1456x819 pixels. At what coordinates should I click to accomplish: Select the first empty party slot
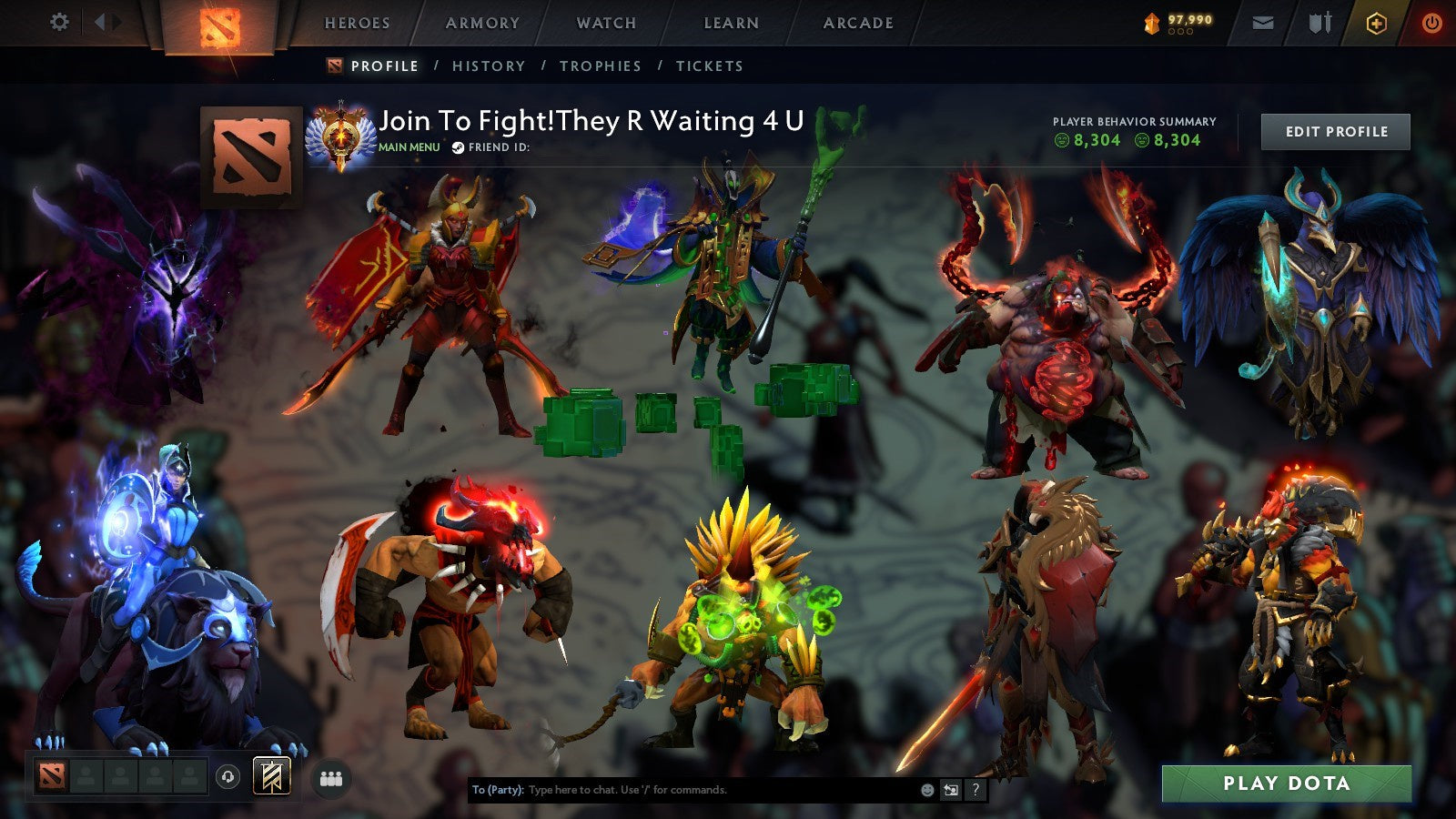(86, 778)
